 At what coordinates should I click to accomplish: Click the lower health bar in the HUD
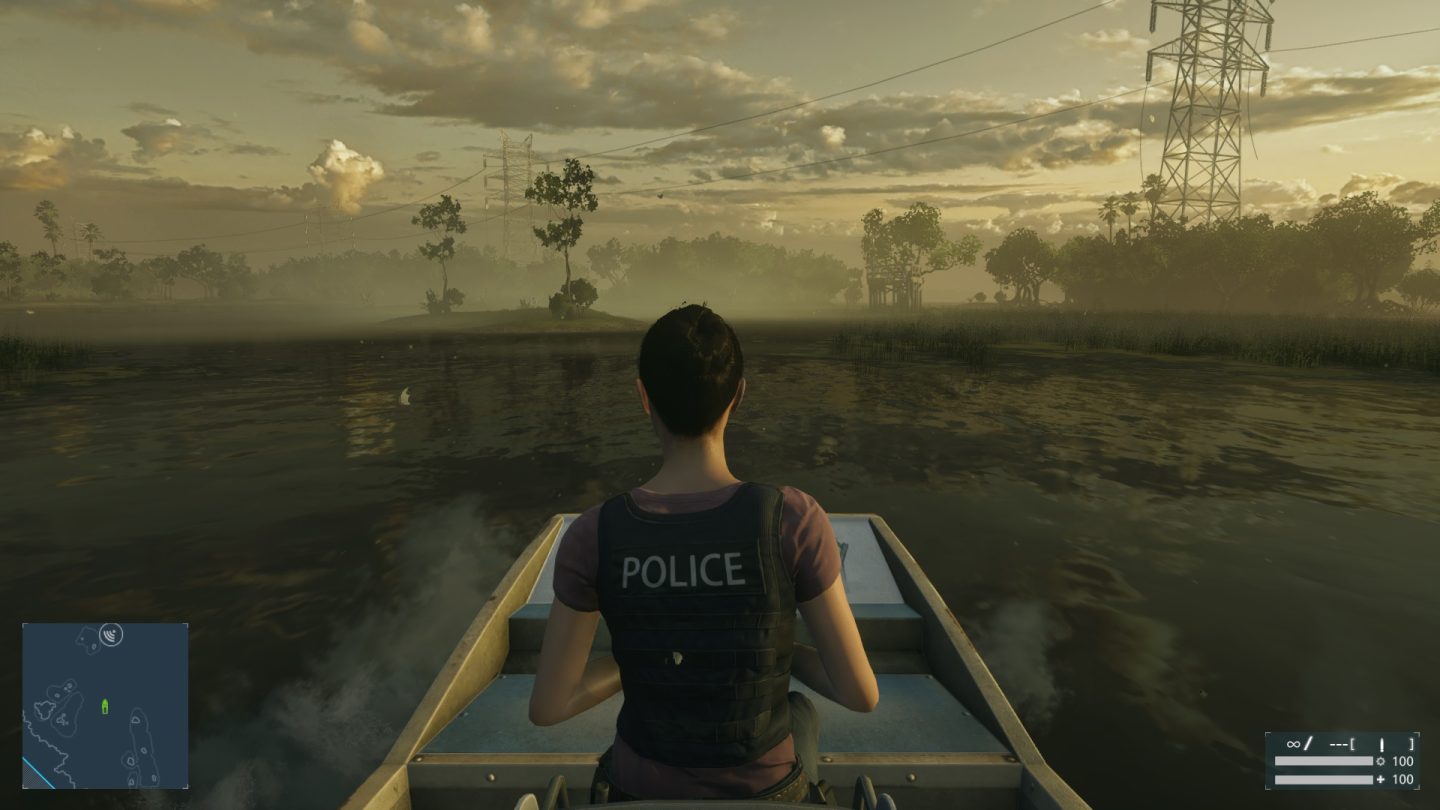click(x=1323, y=779)
